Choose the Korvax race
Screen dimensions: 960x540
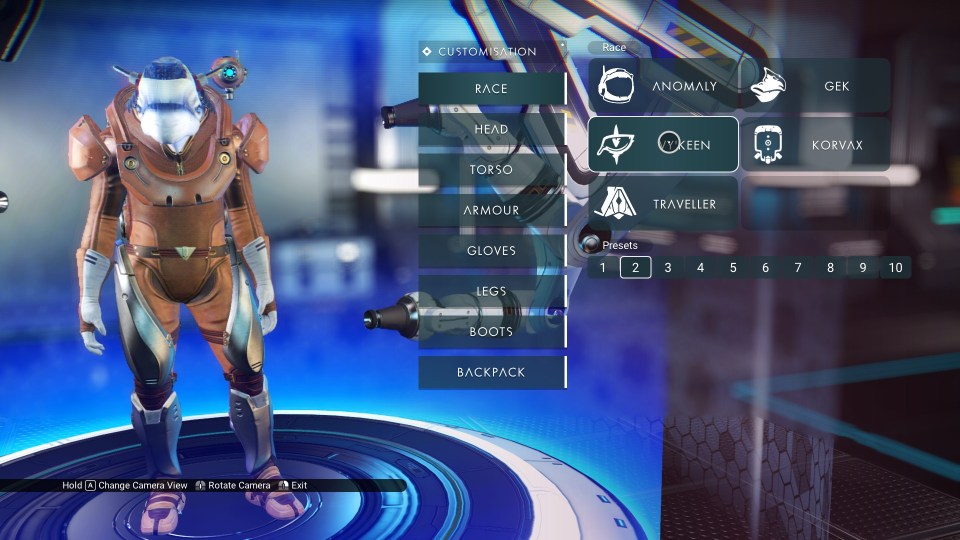815,145
